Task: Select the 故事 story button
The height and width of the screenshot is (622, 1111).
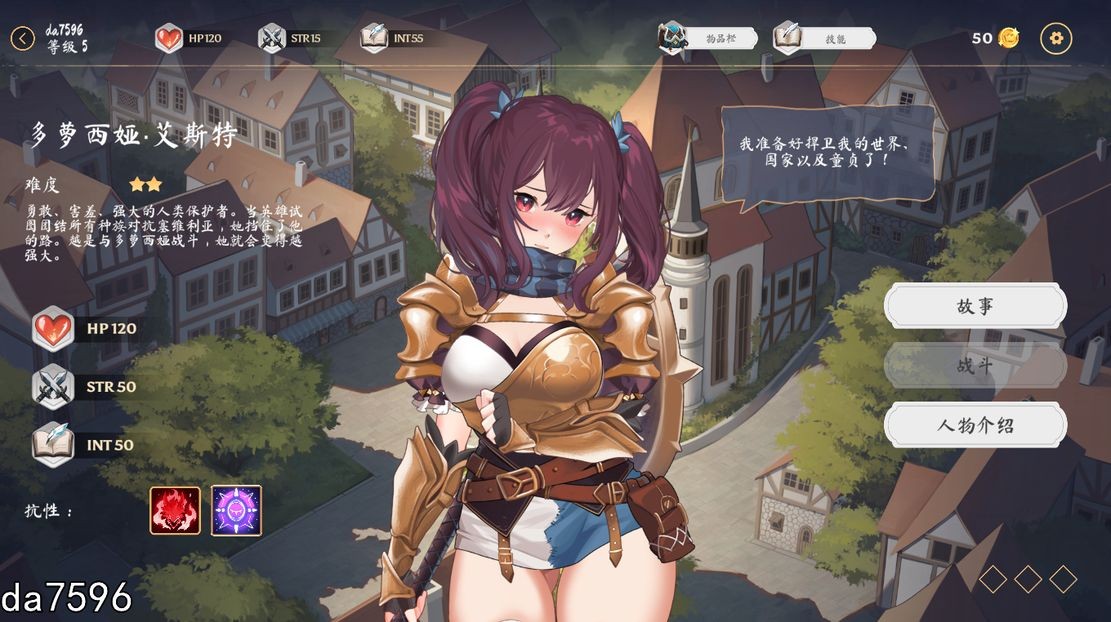Action: 975,306
